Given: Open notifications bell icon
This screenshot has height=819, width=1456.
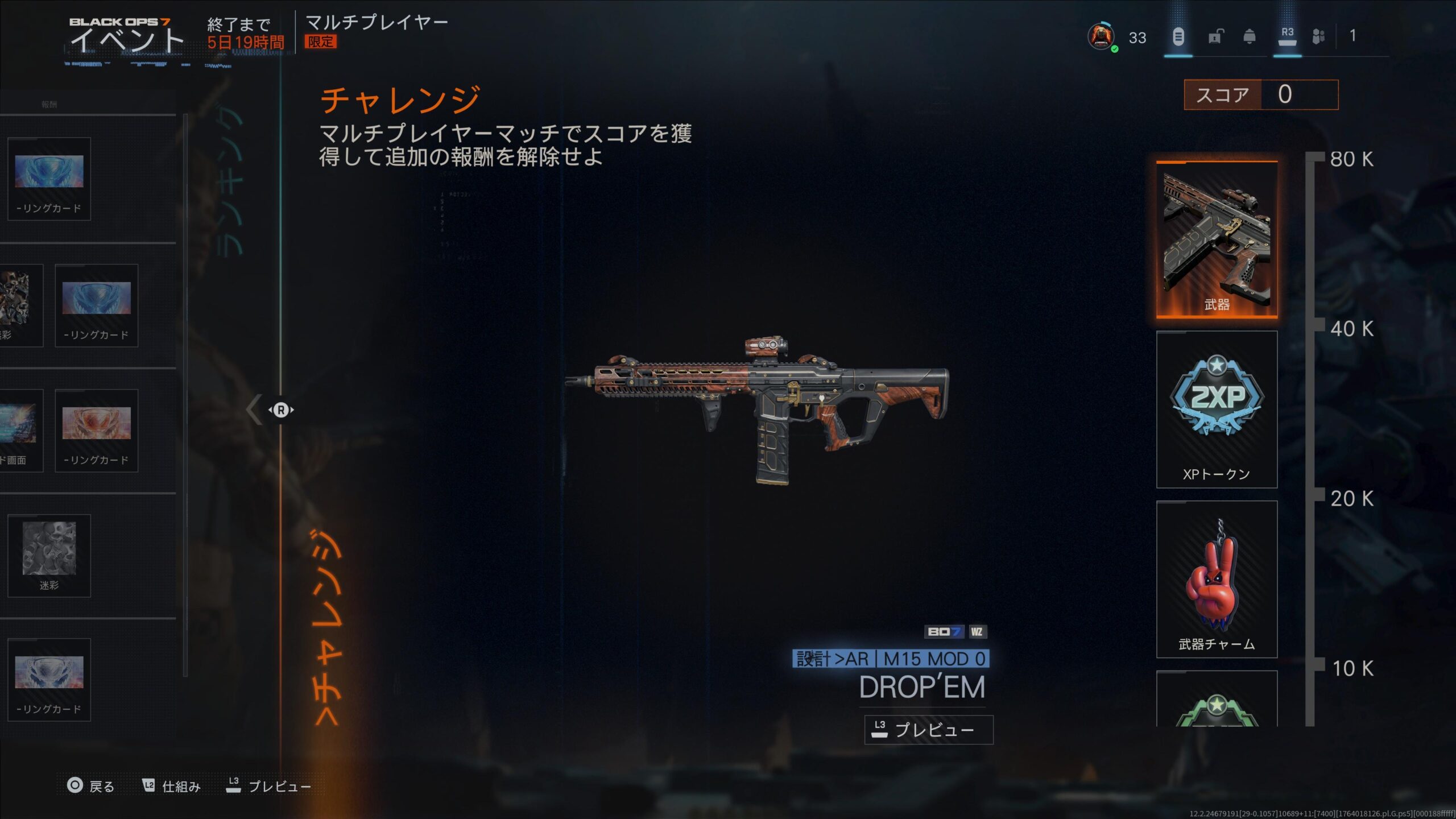Looking at the screenshot, I should [x=1249, y=37].
